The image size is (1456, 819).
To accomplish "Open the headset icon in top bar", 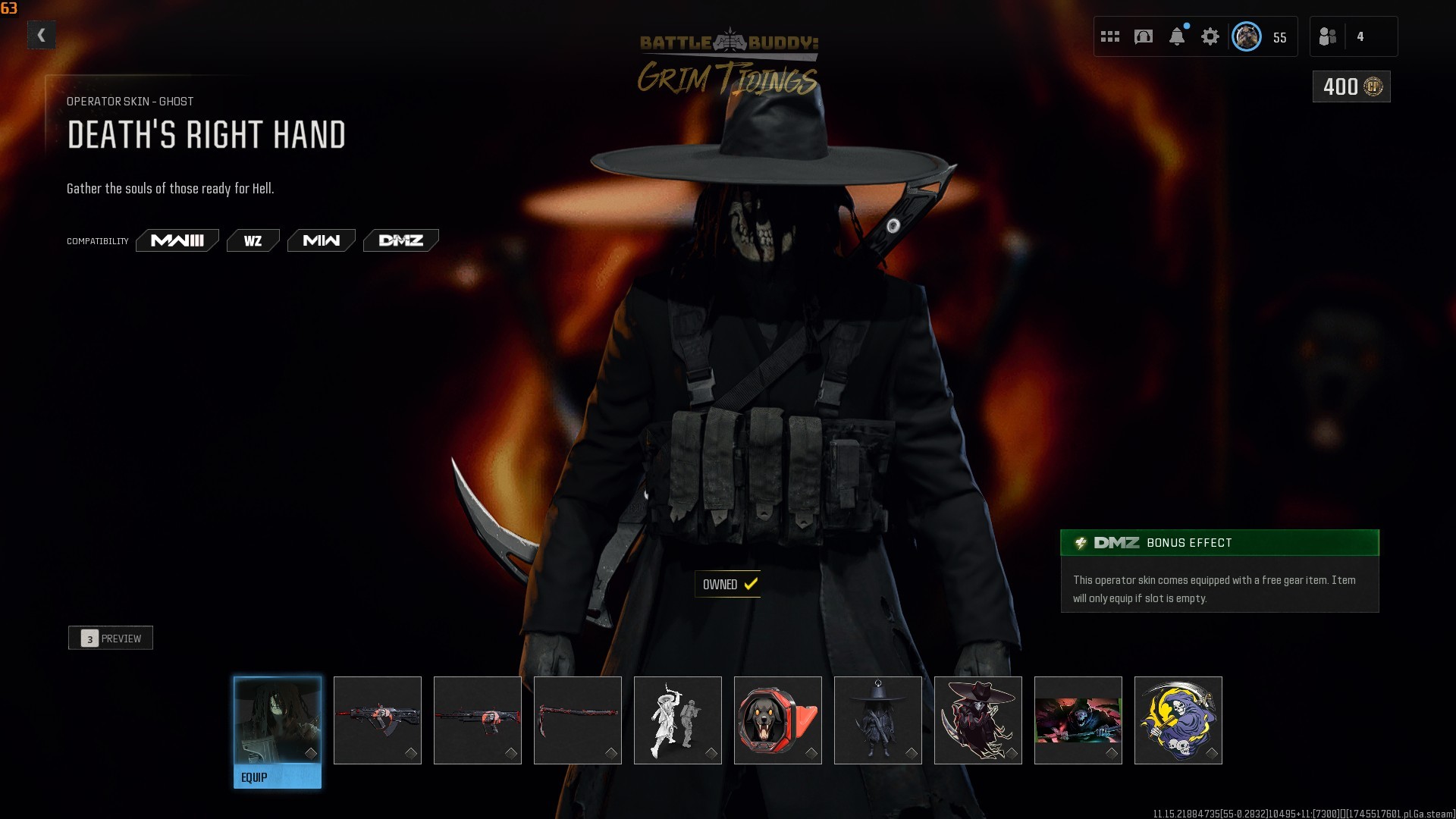I will tap(1144, 36).
